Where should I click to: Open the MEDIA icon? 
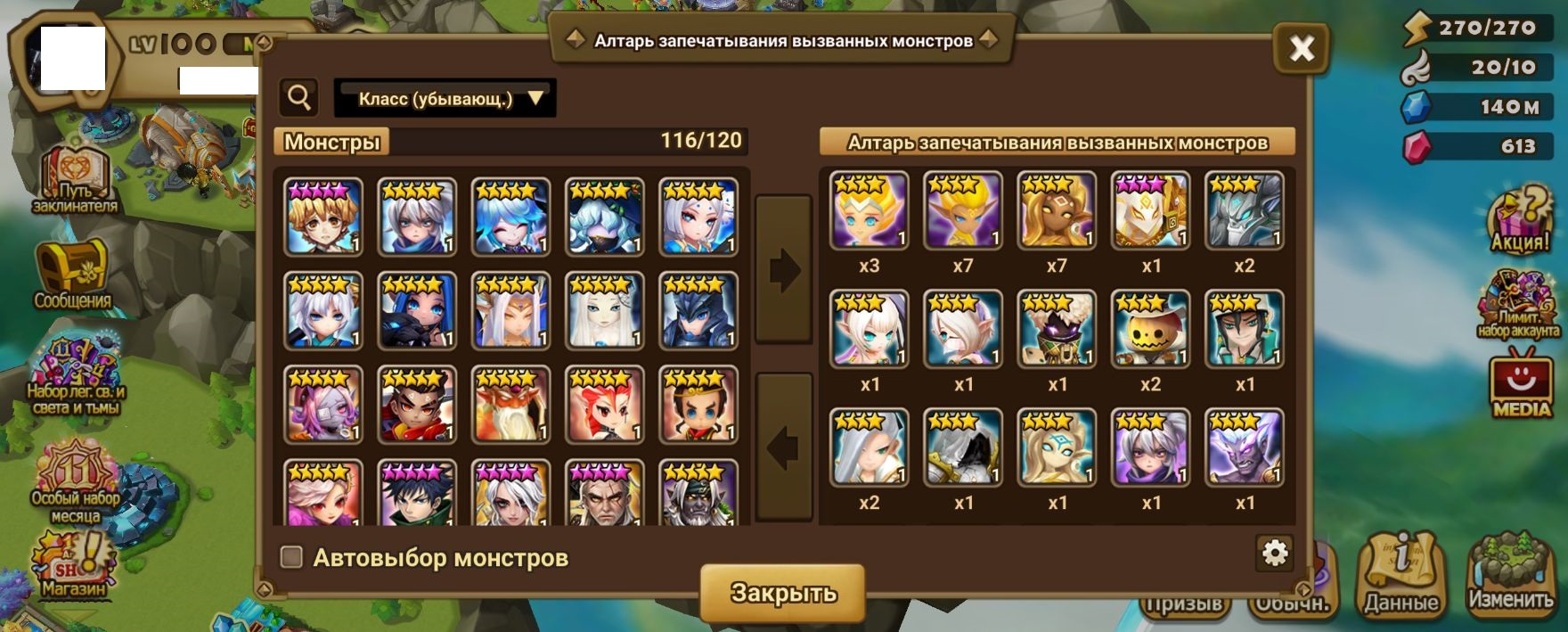(1521, 388)
